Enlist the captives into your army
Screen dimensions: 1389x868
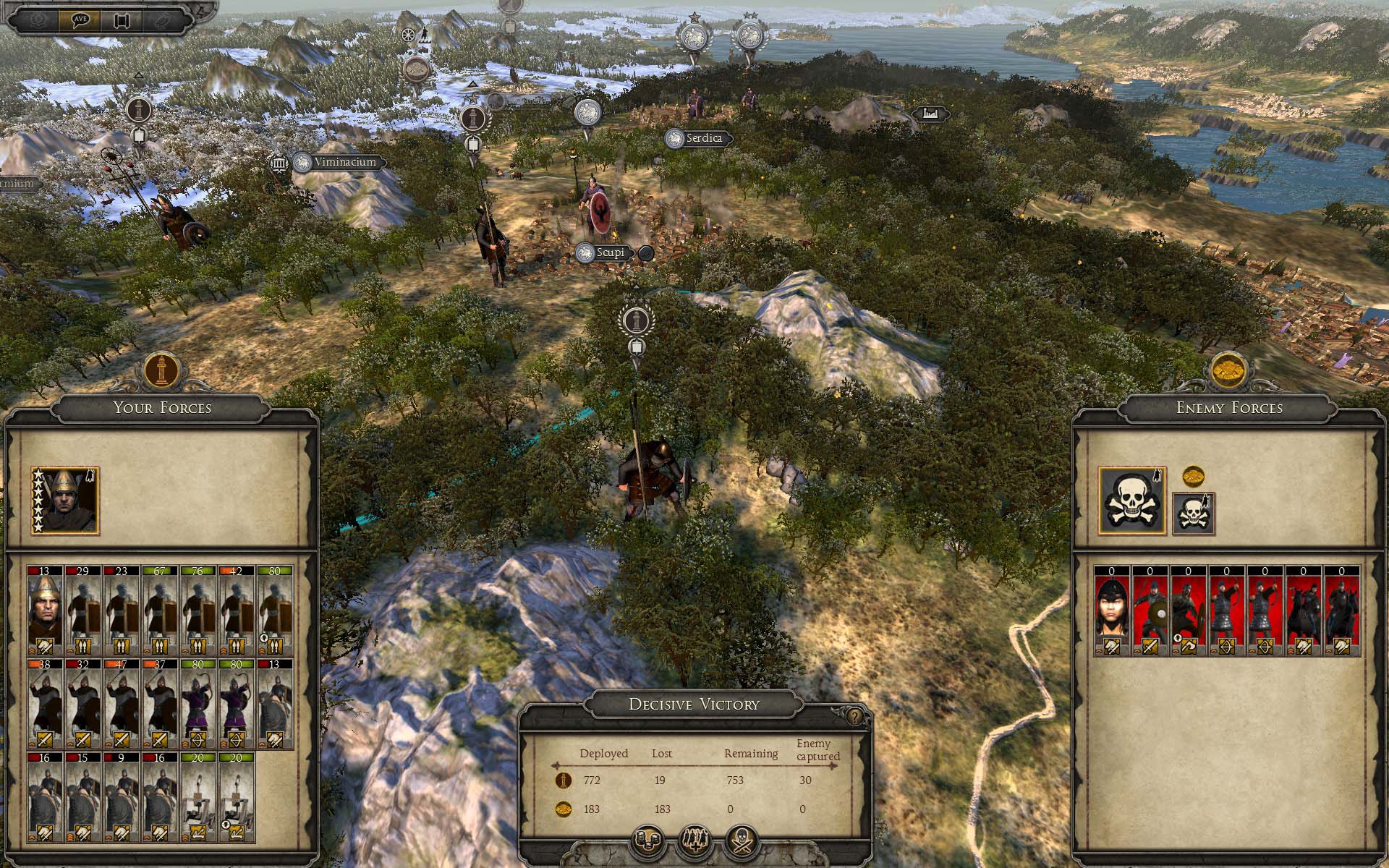click(694, 842)
